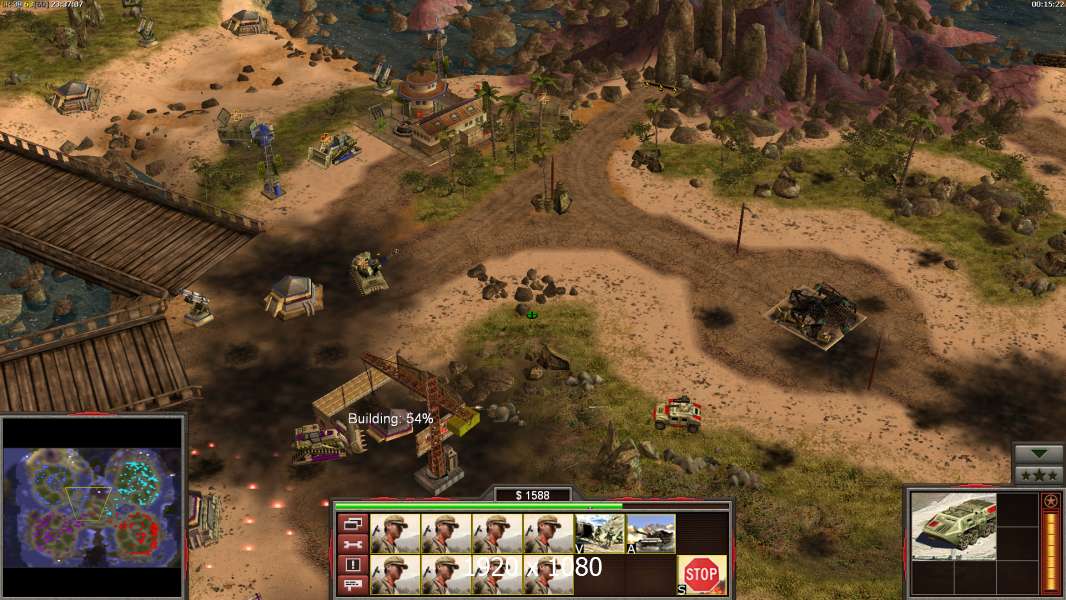
Task: Click the minimap battlefield overview
Action: tap(93, 506)
